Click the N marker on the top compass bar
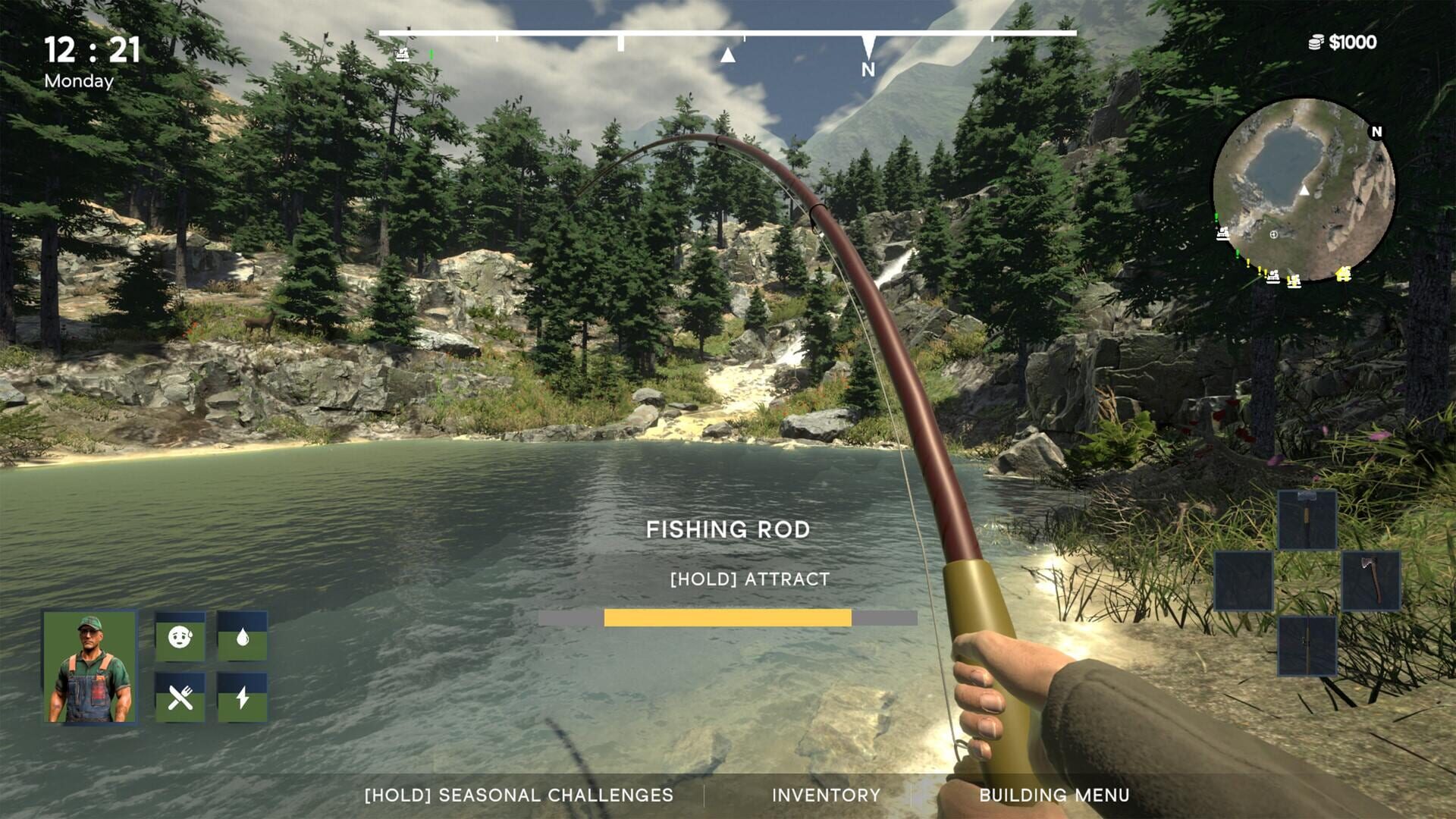The height and width of the screenshot is (819, 1456). point(869,68)
